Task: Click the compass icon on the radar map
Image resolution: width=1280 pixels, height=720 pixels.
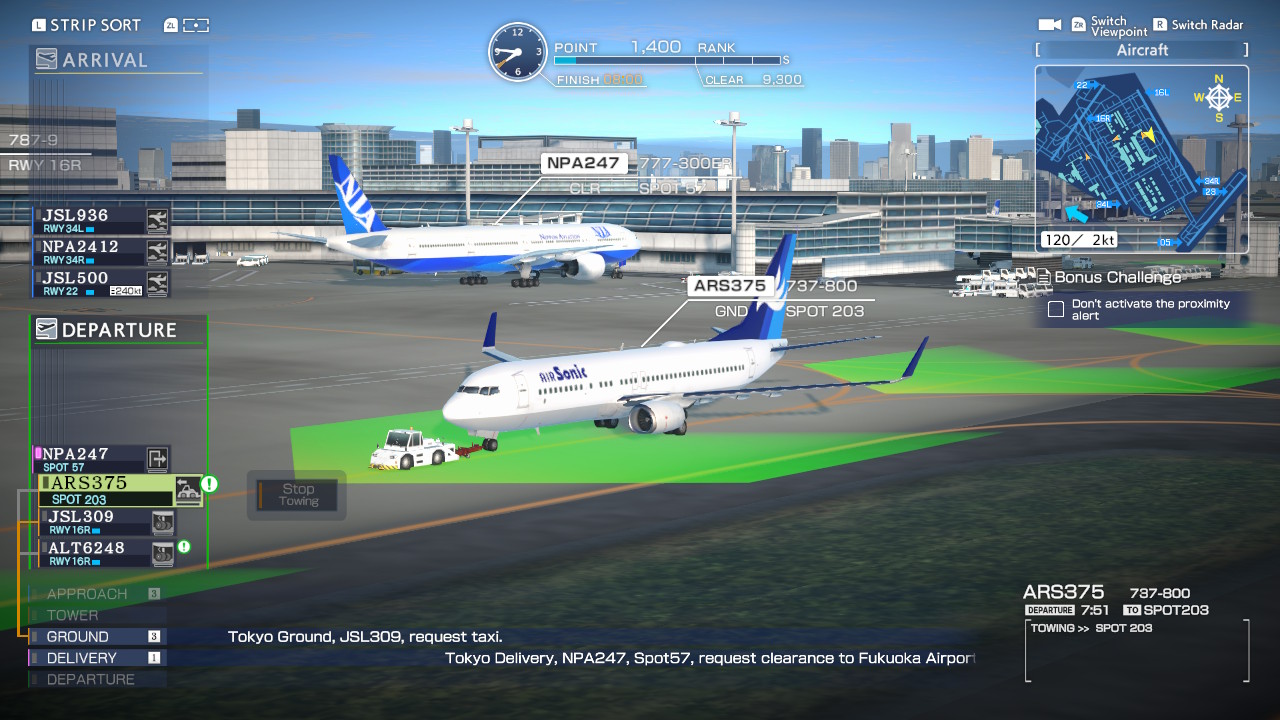Action: [x=1218, y=96]
